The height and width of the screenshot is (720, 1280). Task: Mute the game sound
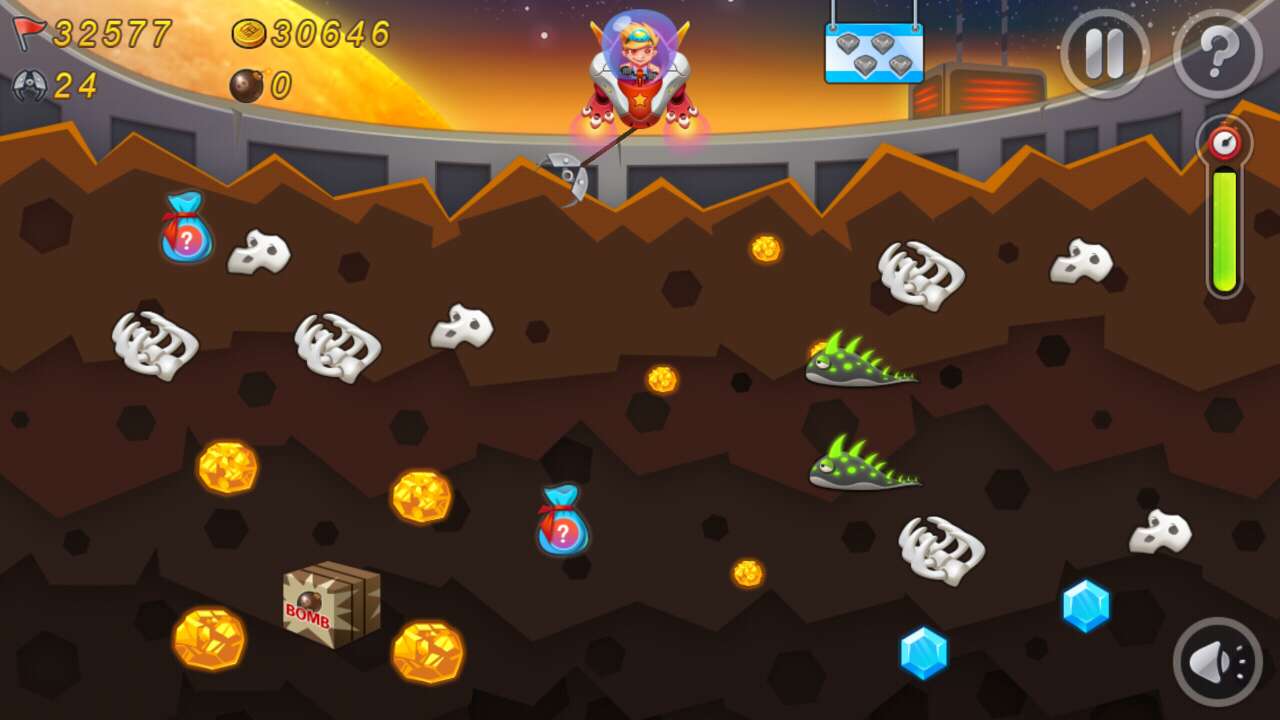1216,660
